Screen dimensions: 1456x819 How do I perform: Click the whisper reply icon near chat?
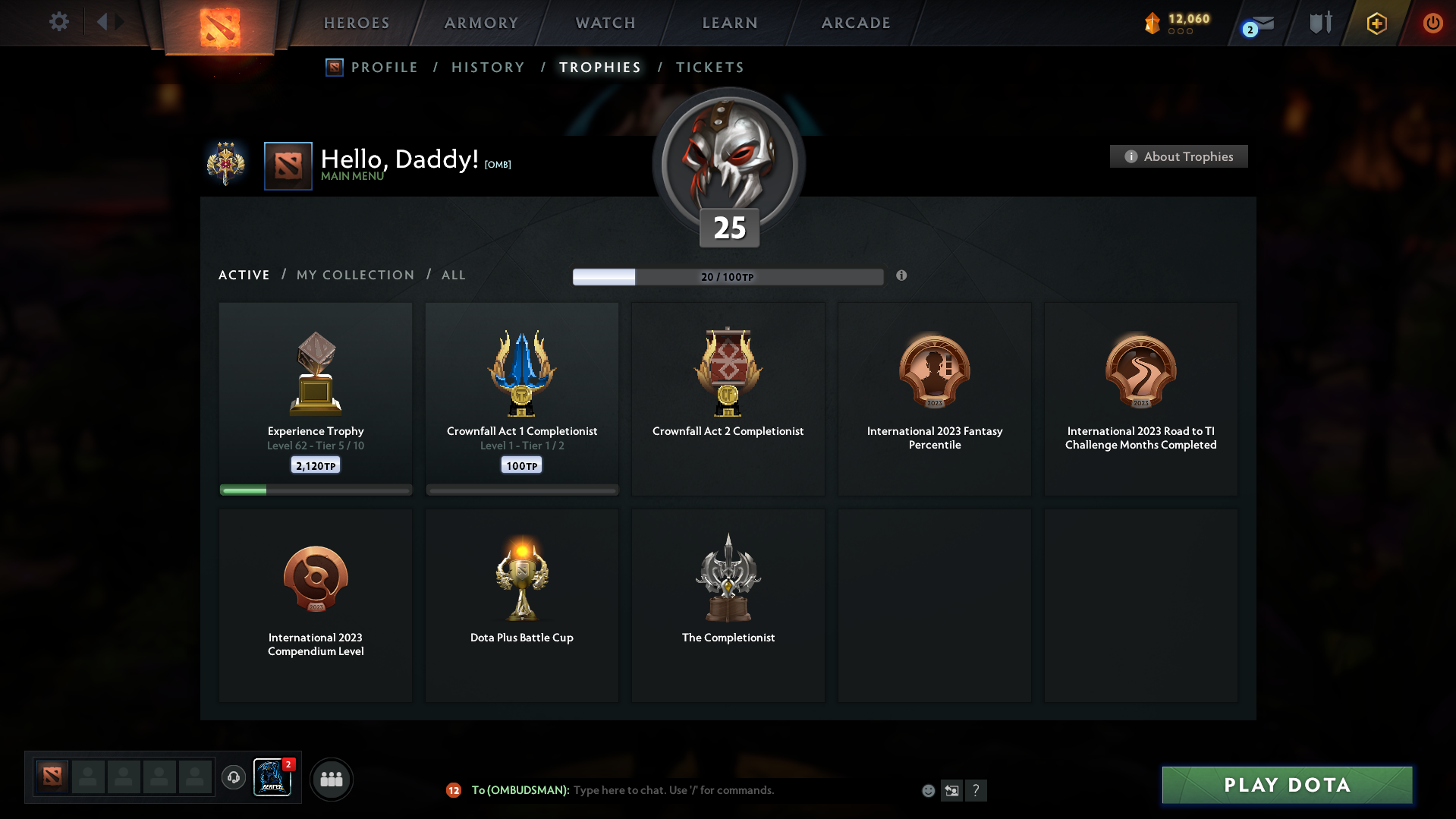point(951,790)
